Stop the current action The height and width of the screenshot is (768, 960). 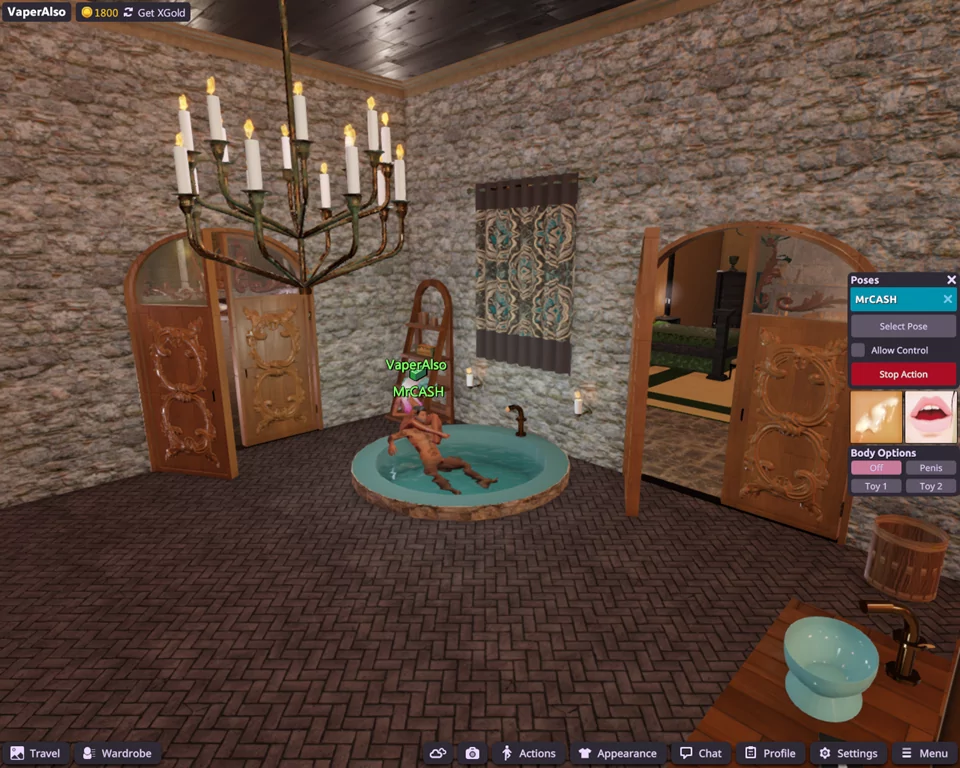coord(903,374)
